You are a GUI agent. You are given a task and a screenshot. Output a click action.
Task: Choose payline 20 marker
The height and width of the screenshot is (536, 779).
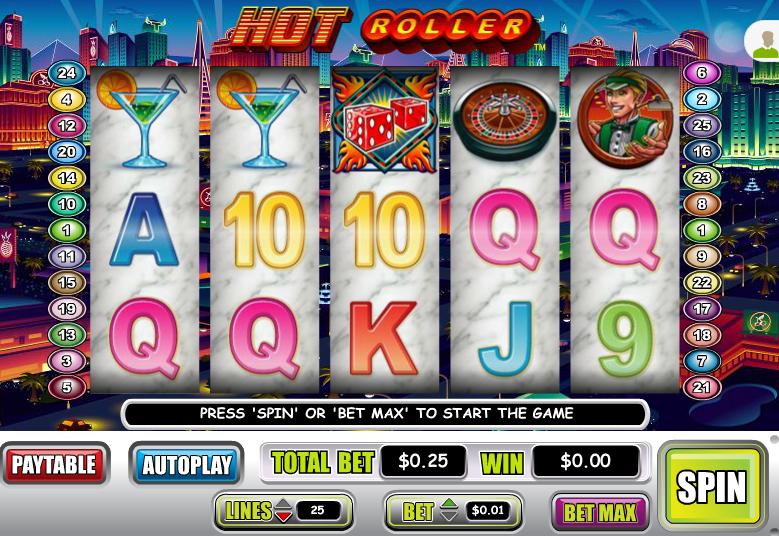67,152
